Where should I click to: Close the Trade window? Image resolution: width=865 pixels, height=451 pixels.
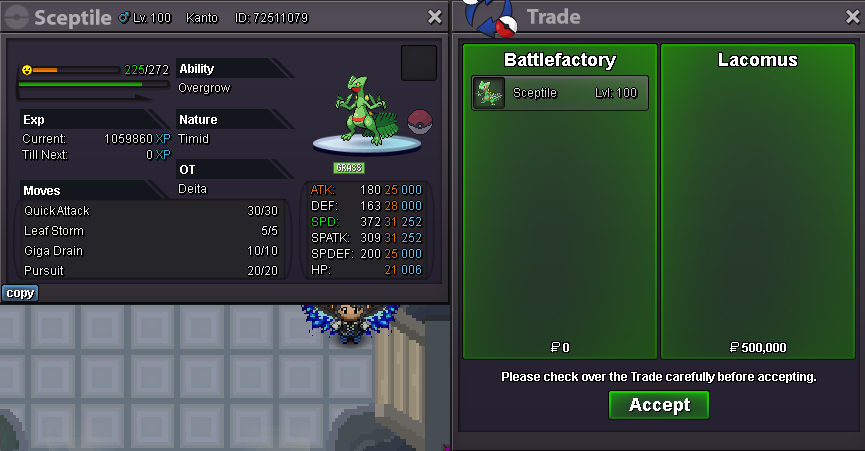(x=851, y=17)
